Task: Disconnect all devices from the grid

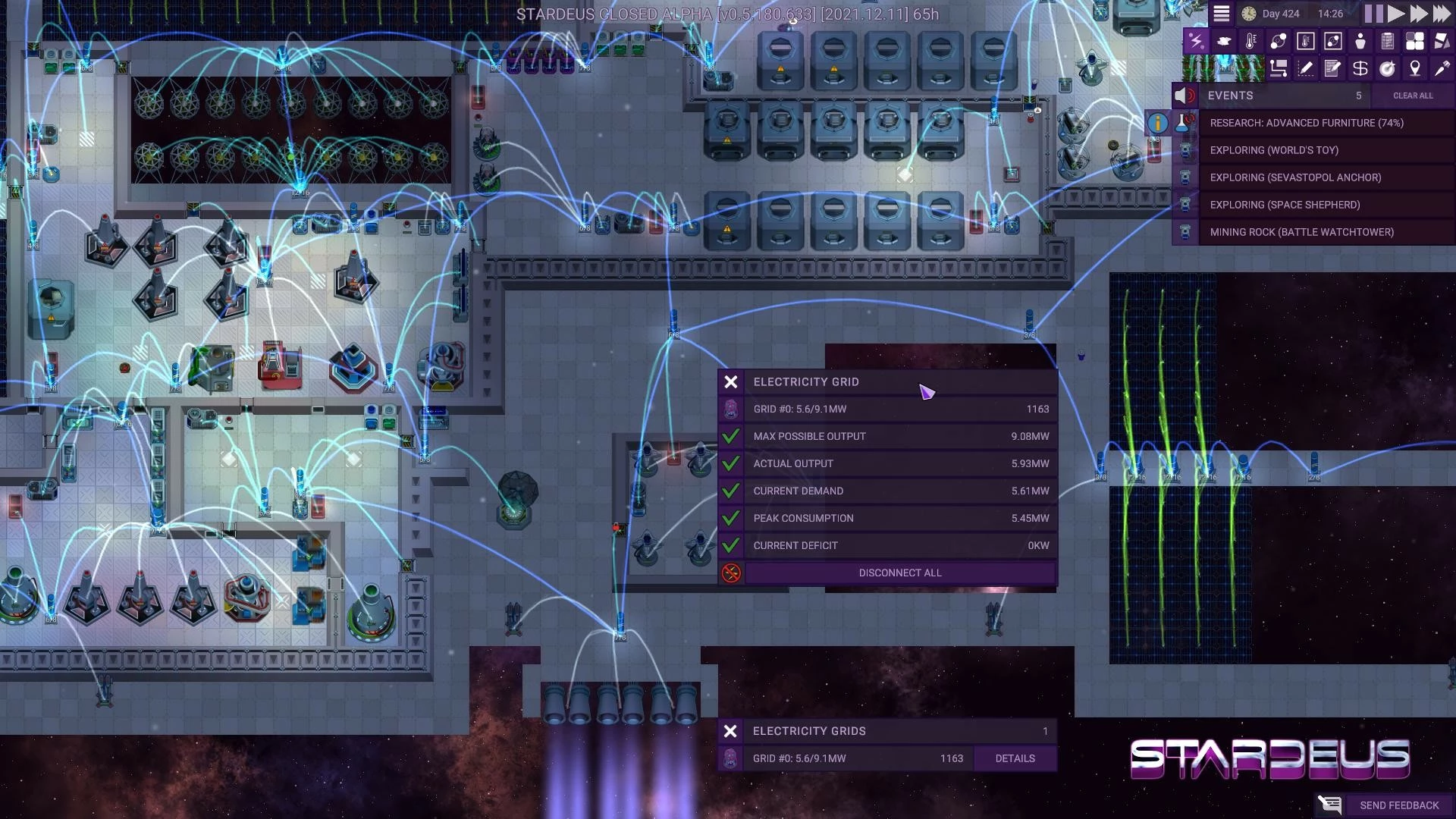Action: (899, 573)
